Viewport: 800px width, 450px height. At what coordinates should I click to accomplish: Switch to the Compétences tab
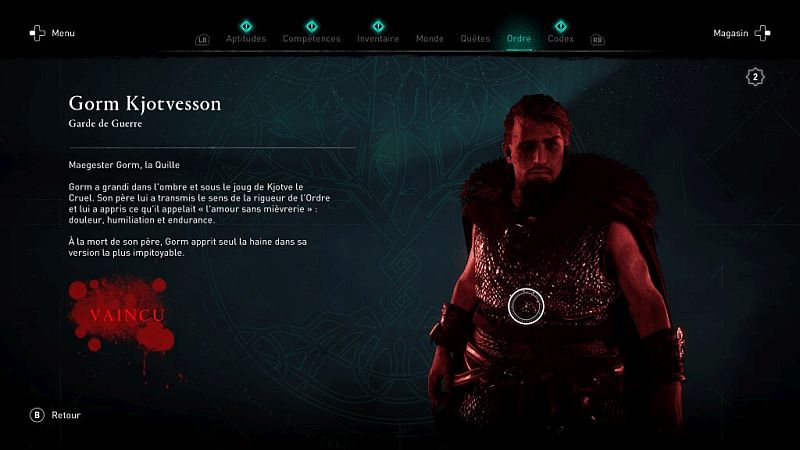311,39
